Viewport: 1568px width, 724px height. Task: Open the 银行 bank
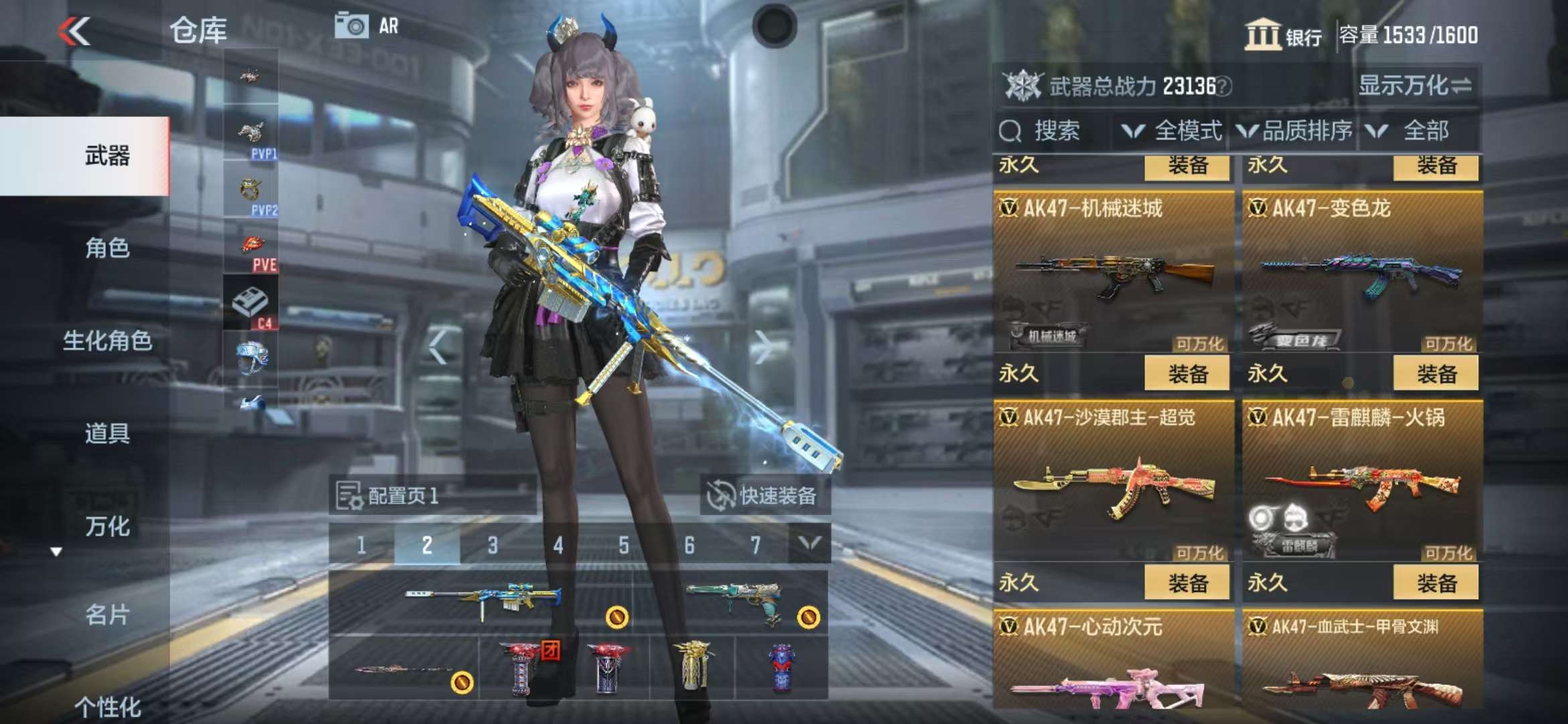[1283, 35]
